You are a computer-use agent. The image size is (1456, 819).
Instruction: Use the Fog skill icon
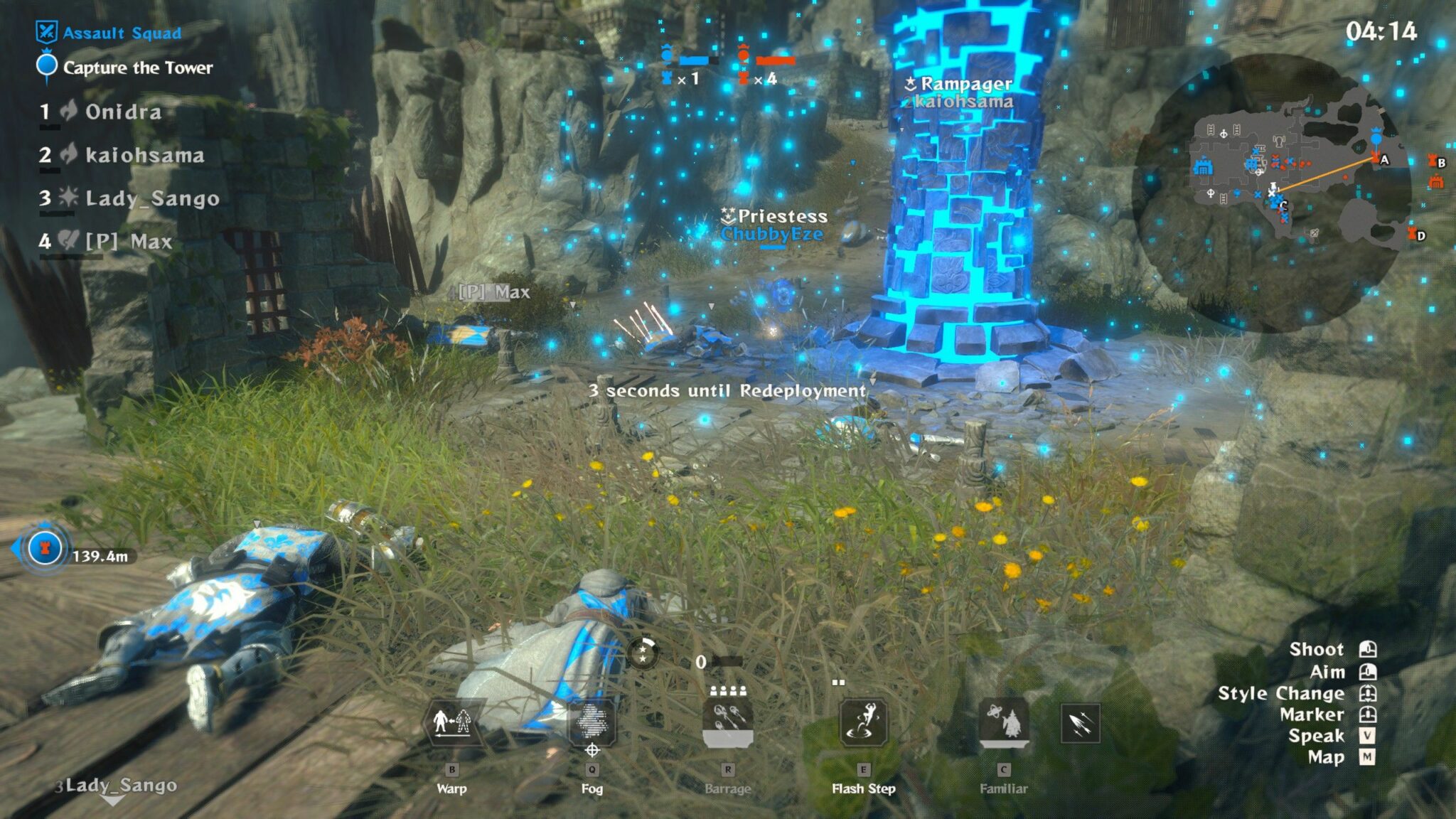coord(591,723)
